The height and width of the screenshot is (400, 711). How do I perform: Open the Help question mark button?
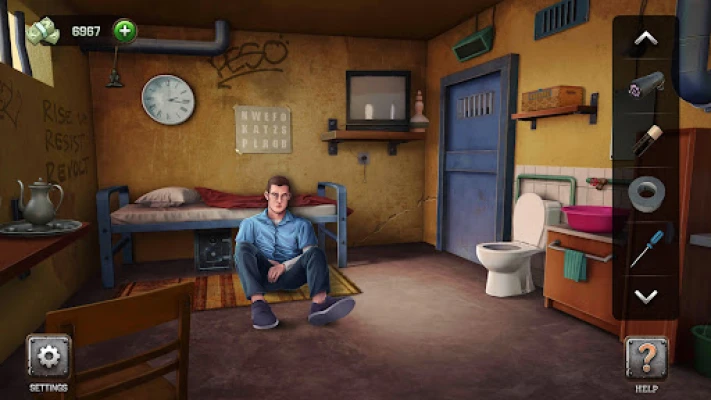point(646,357)
